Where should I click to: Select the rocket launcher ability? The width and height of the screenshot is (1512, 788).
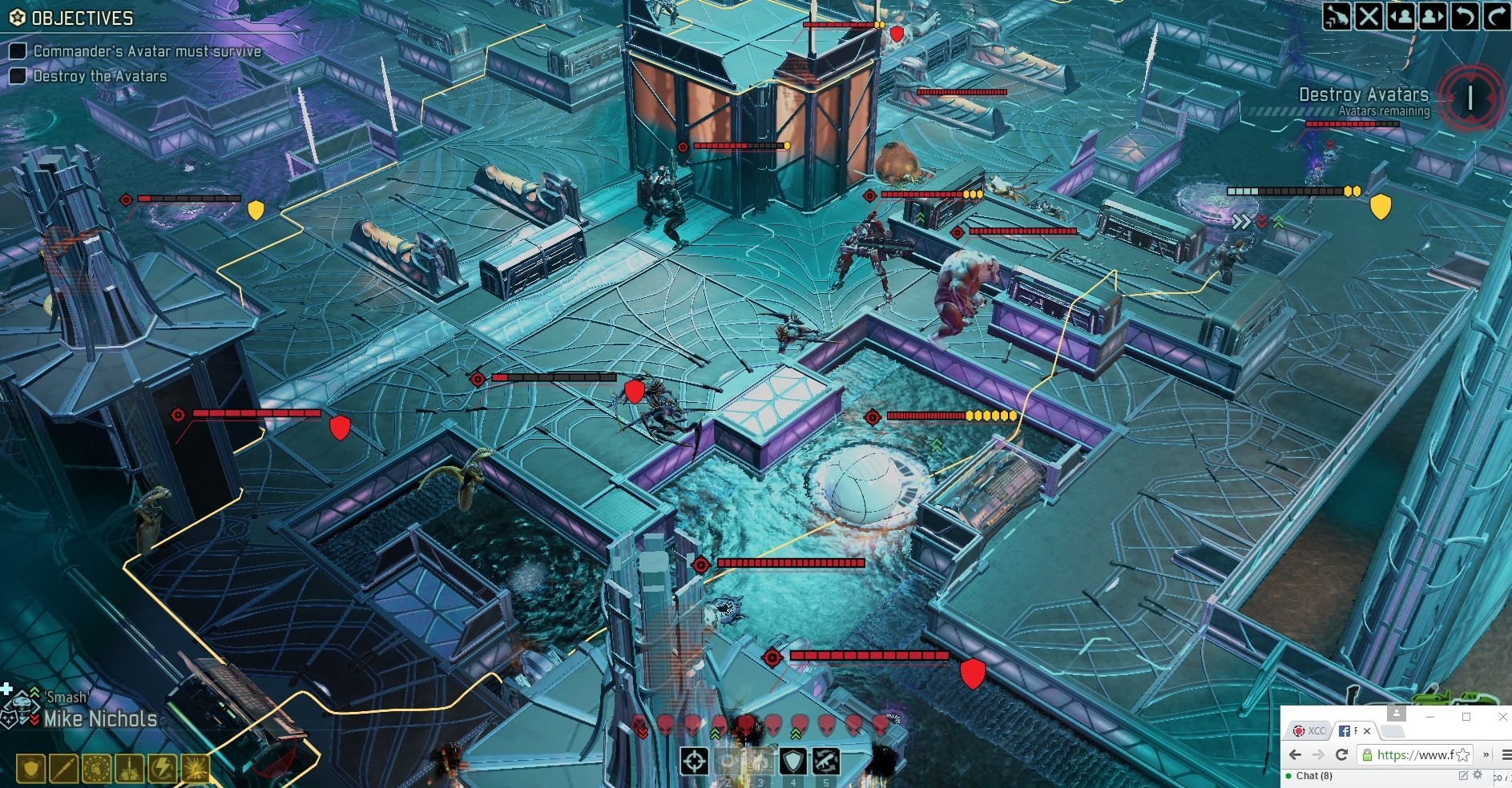[x=129, y=769]
